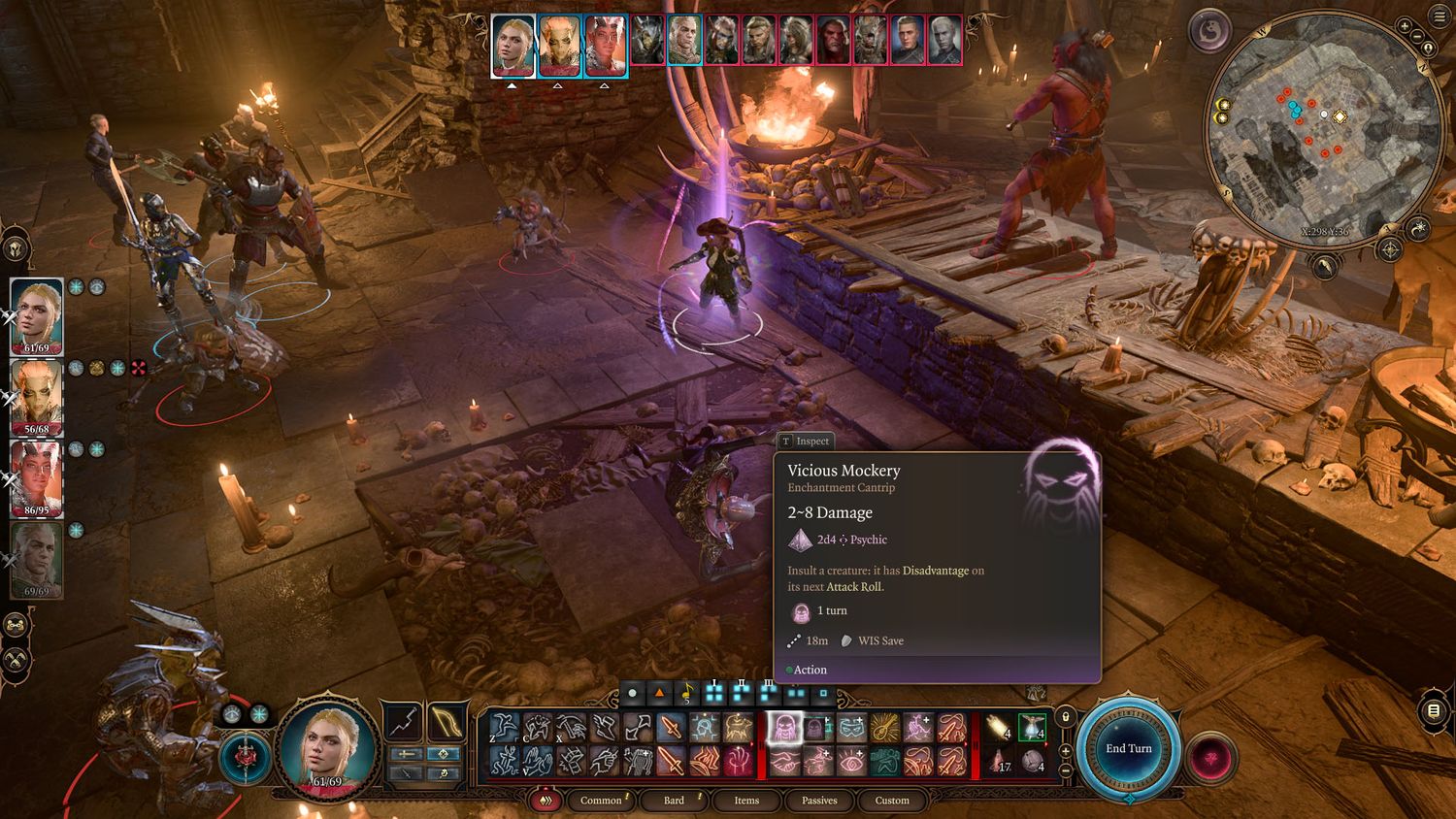Zoom out on the minimap
This screenshot has width=1456, height=819.
click(1416, 38)
